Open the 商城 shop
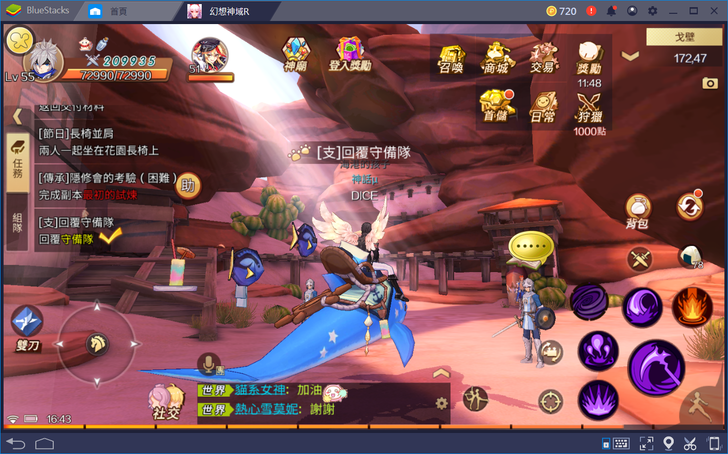The width and height of the screenshot is (728, 454). (496, 58)
